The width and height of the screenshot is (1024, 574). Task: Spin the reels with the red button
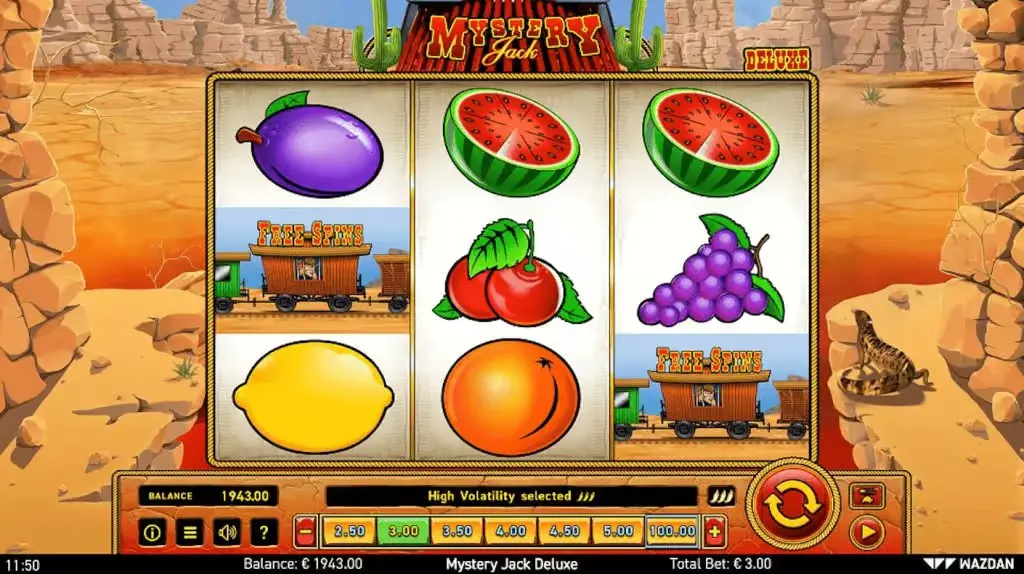click(x=792, y=505)
